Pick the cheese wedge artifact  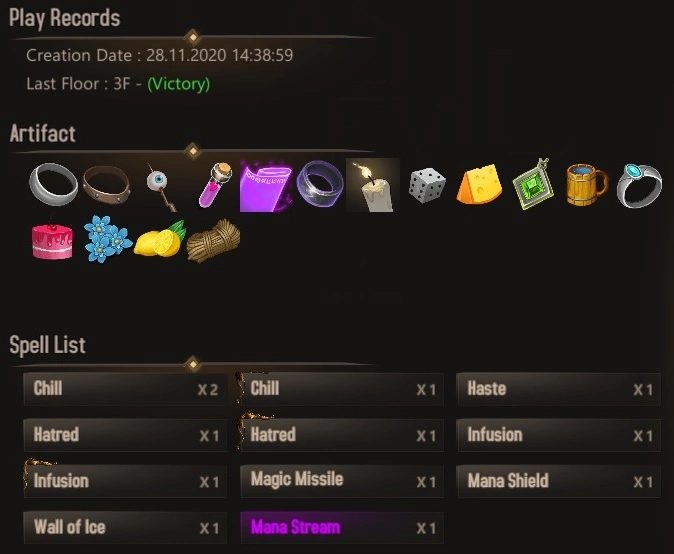pyautogui.click(x=479, y=185)
